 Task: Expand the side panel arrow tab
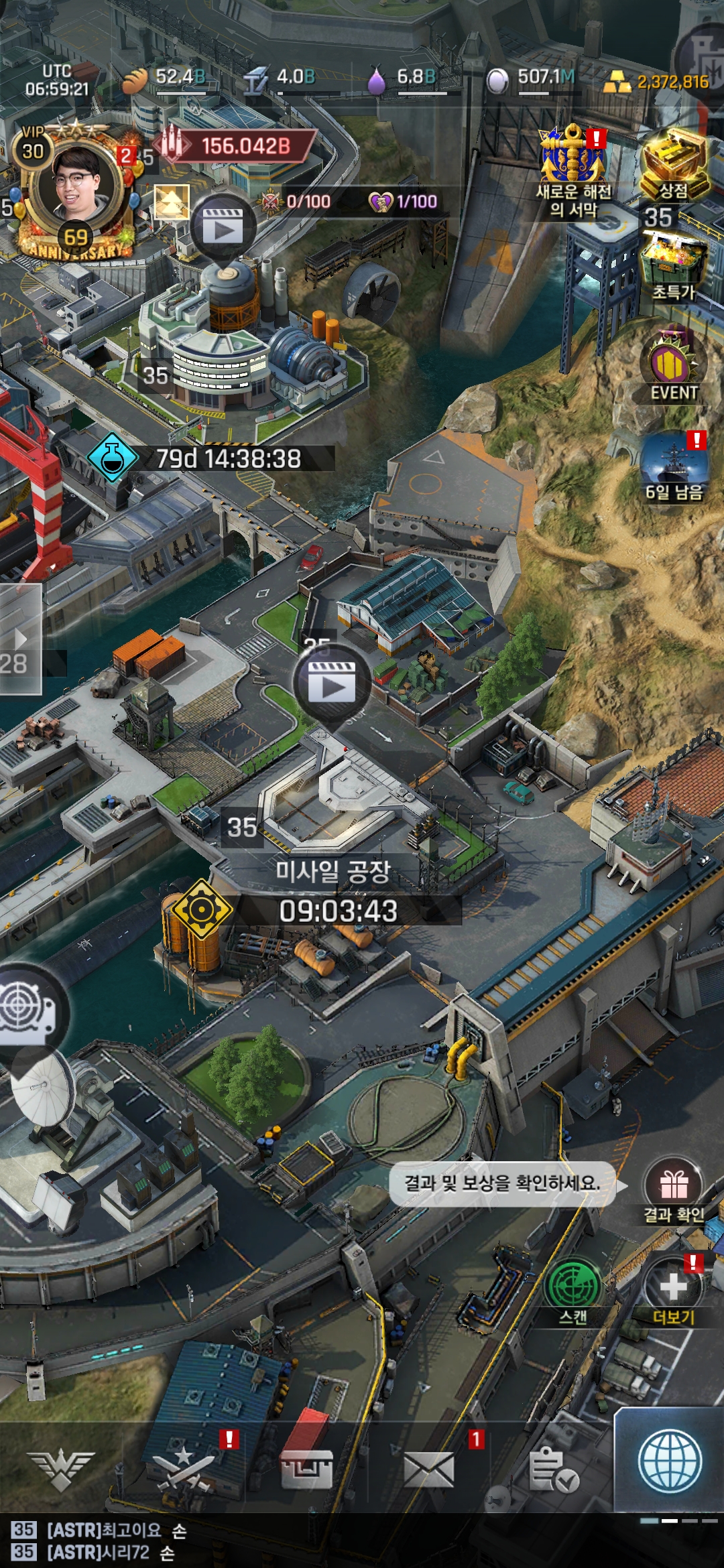[x=20, y=638]
